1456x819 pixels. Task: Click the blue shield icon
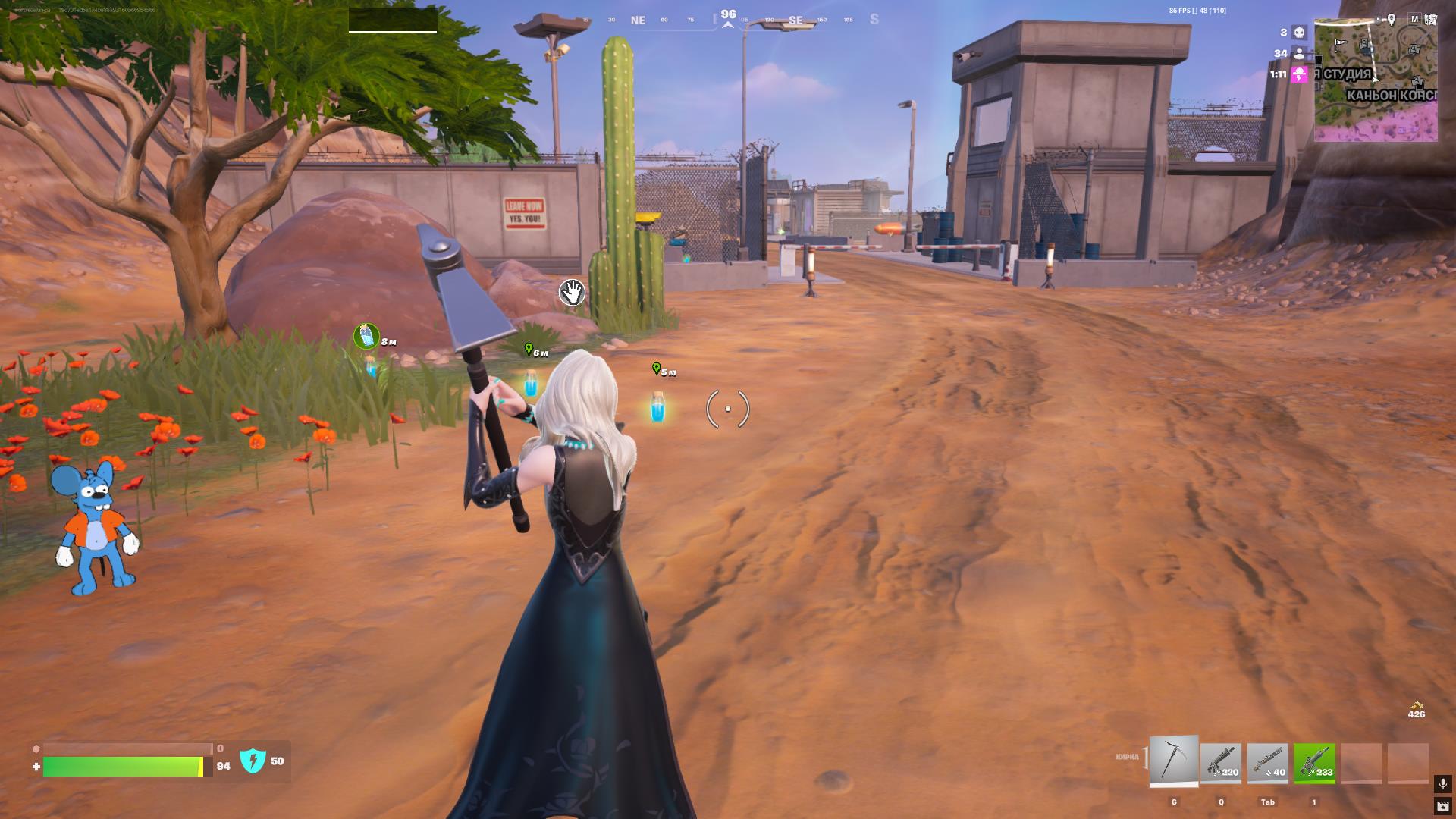point(253,761)
